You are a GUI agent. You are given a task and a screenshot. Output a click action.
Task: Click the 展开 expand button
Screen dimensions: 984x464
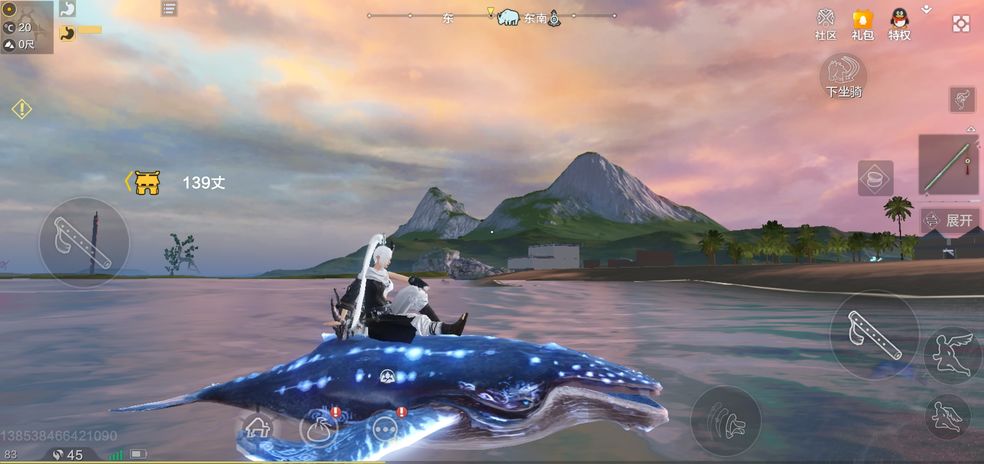click(x=949, y=220)
